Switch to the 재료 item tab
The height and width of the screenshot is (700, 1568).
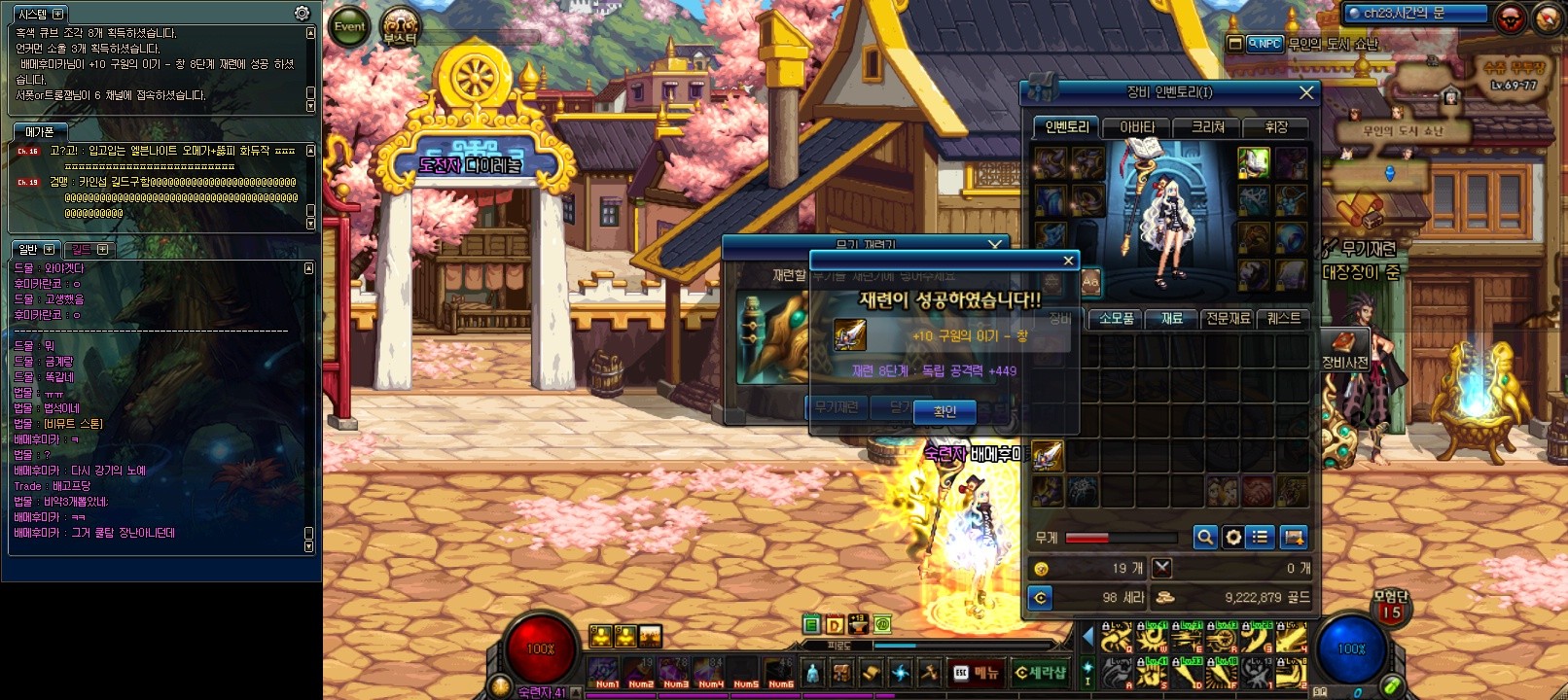tap(1172, 319)
